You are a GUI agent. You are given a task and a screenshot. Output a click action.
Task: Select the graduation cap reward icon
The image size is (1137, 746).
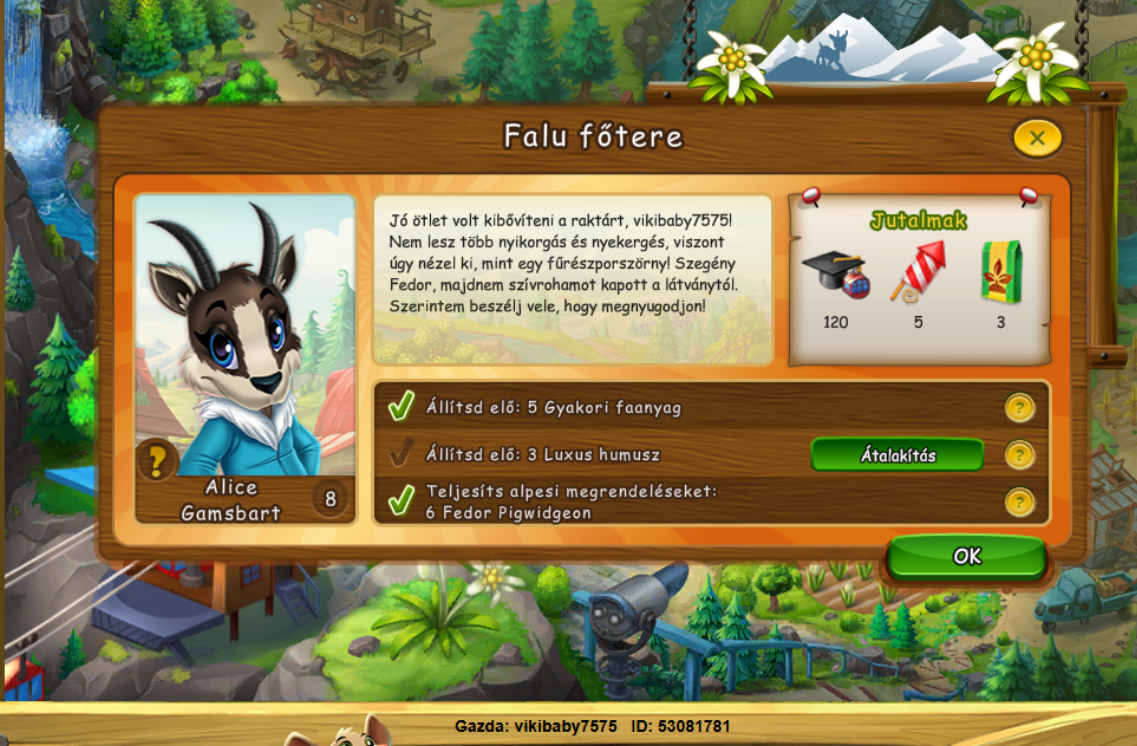835,271
